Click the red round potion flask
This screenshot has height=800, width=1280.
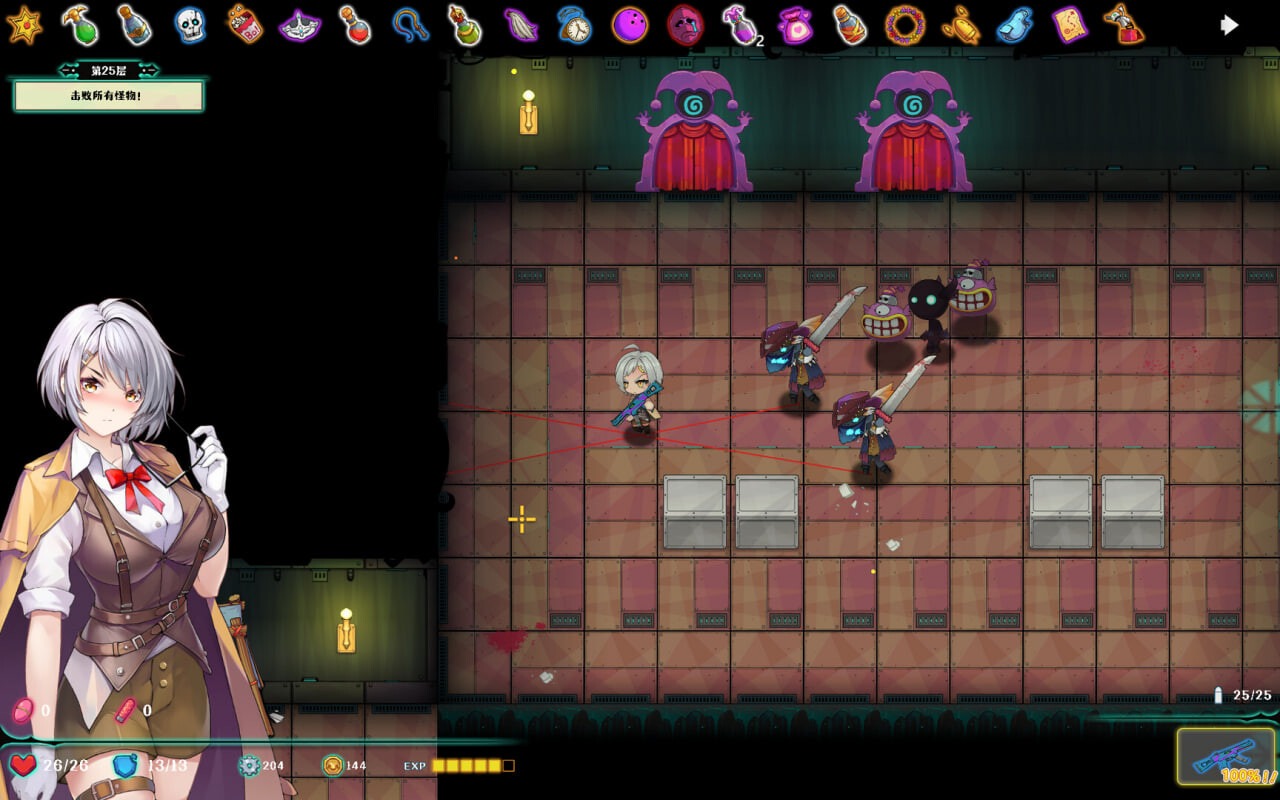pyautogui.click(x=355, y=25)
